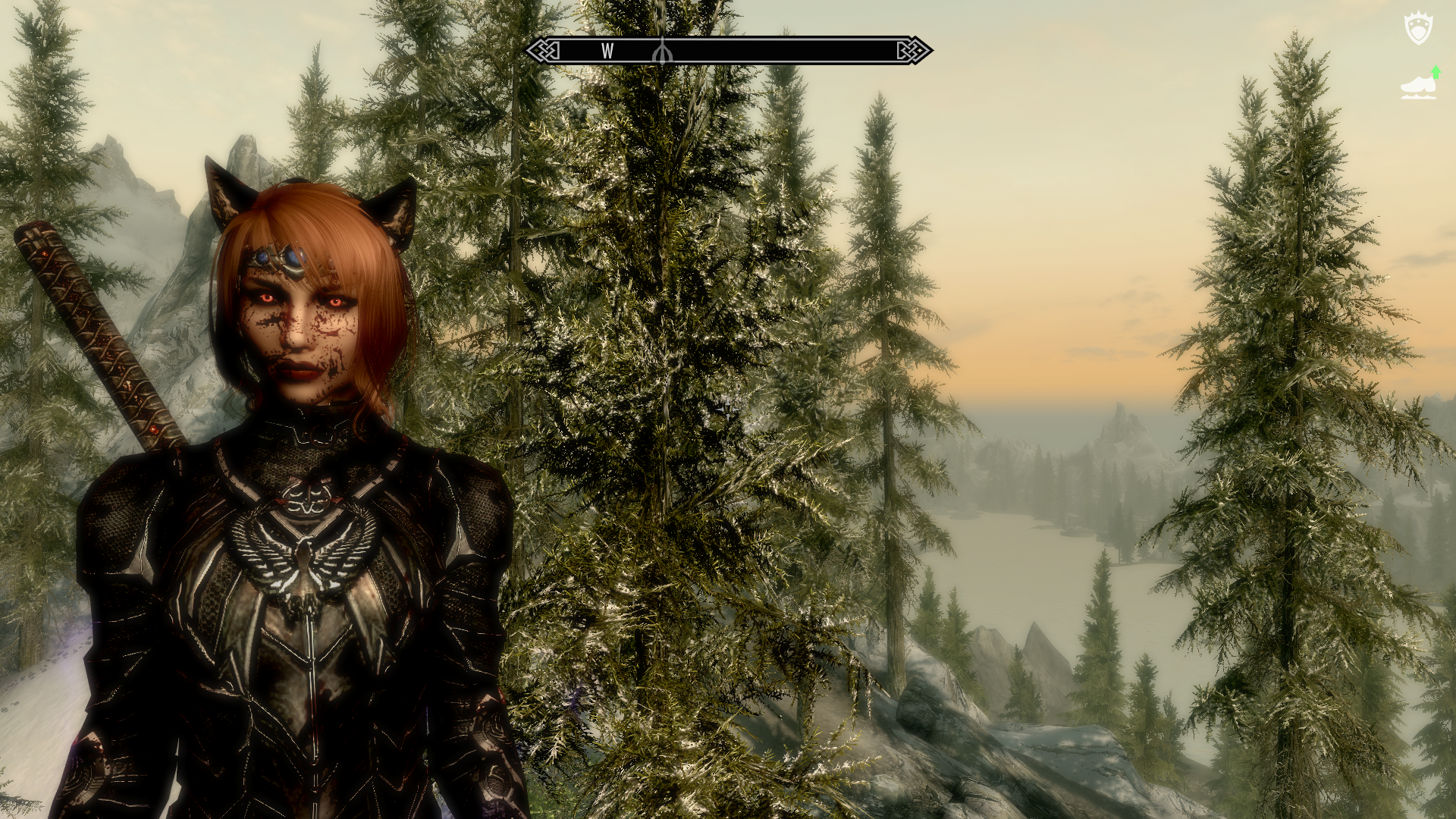Click the W heading on the compass bar

click(607, 51)
